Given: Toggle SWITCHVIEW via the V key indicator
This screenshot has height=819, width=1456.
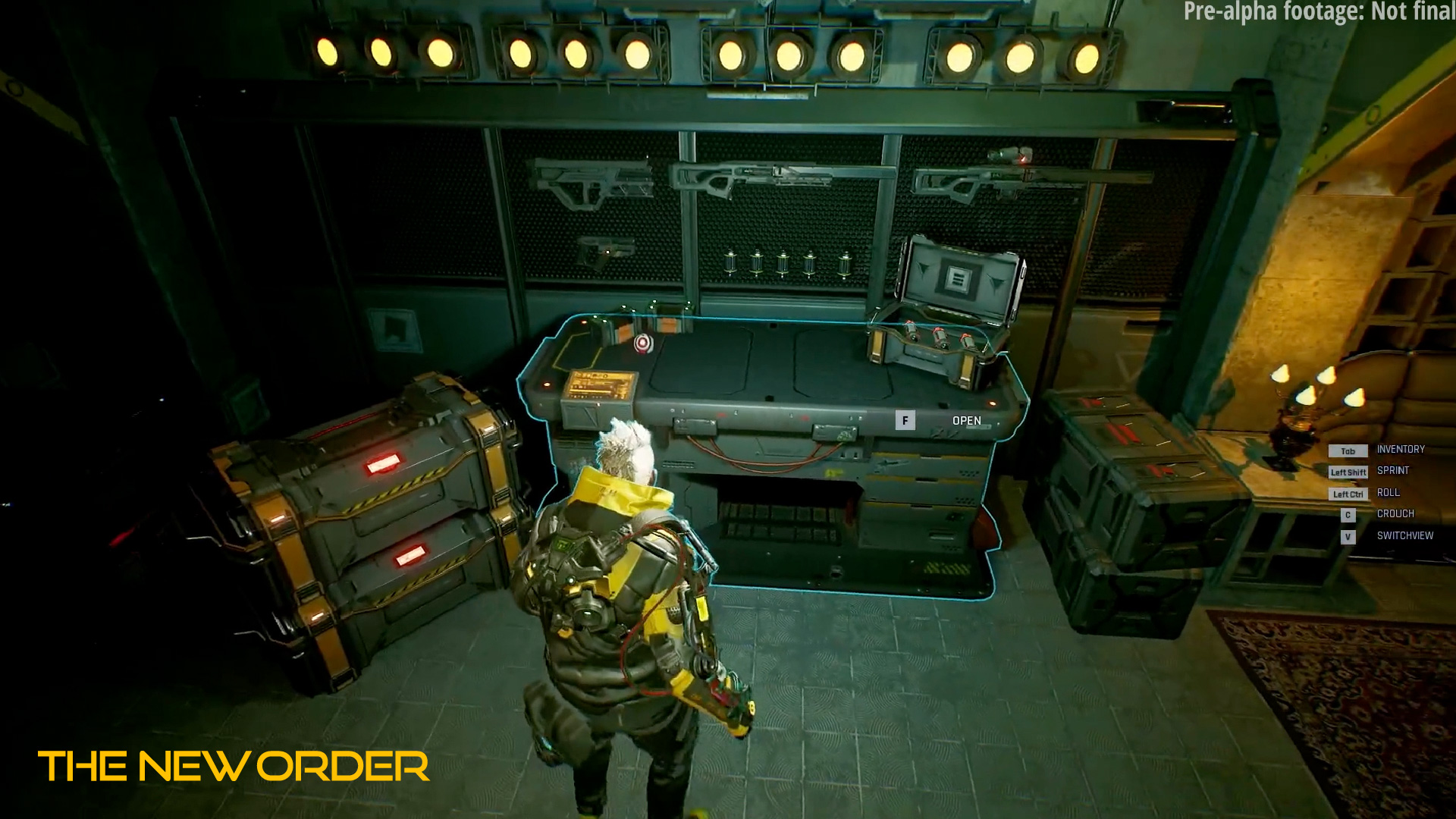Looking at the screenshot, I should (1348, 536).
